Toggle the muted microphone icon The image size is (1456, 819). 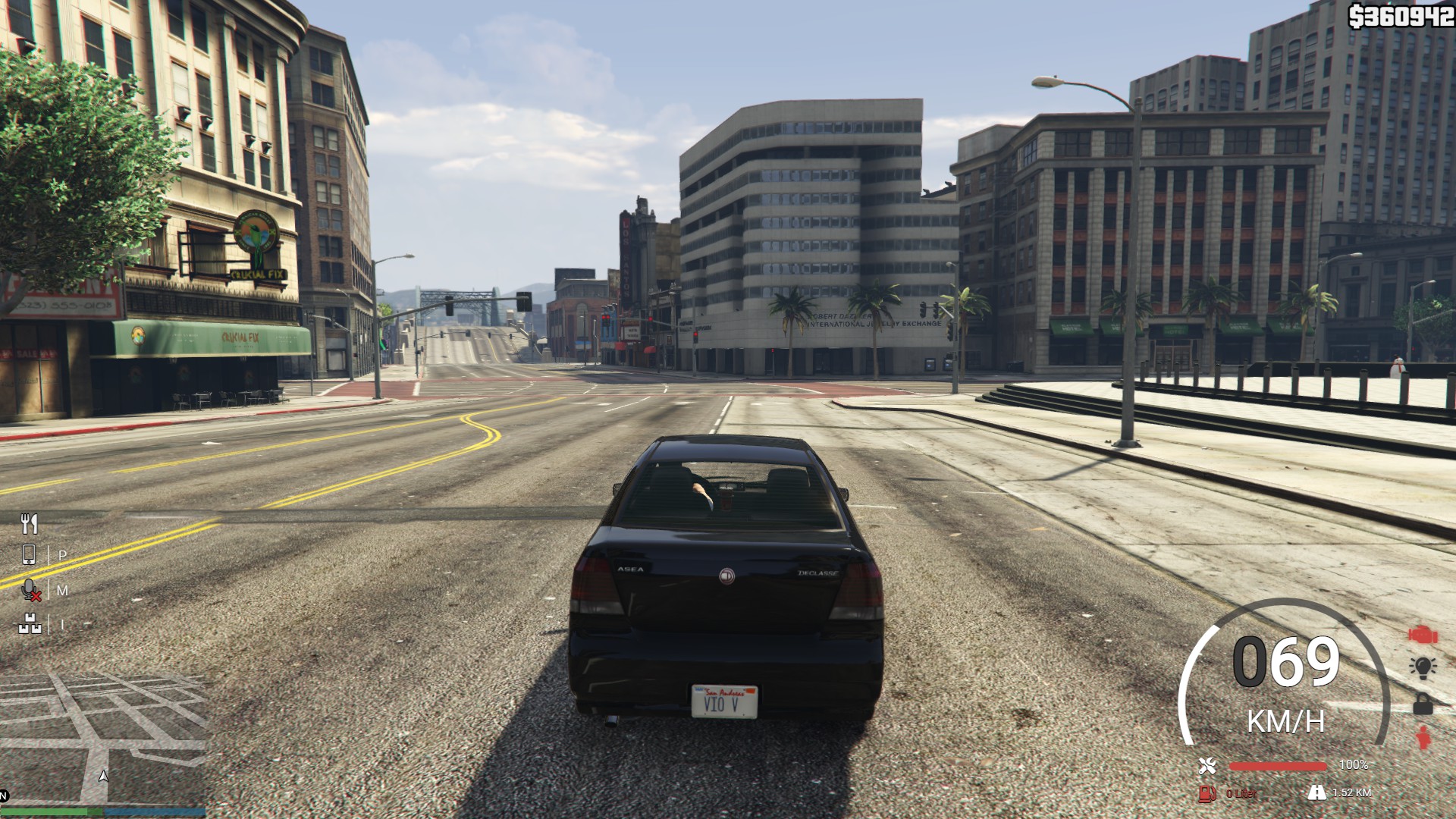click(x=30, y=590)
